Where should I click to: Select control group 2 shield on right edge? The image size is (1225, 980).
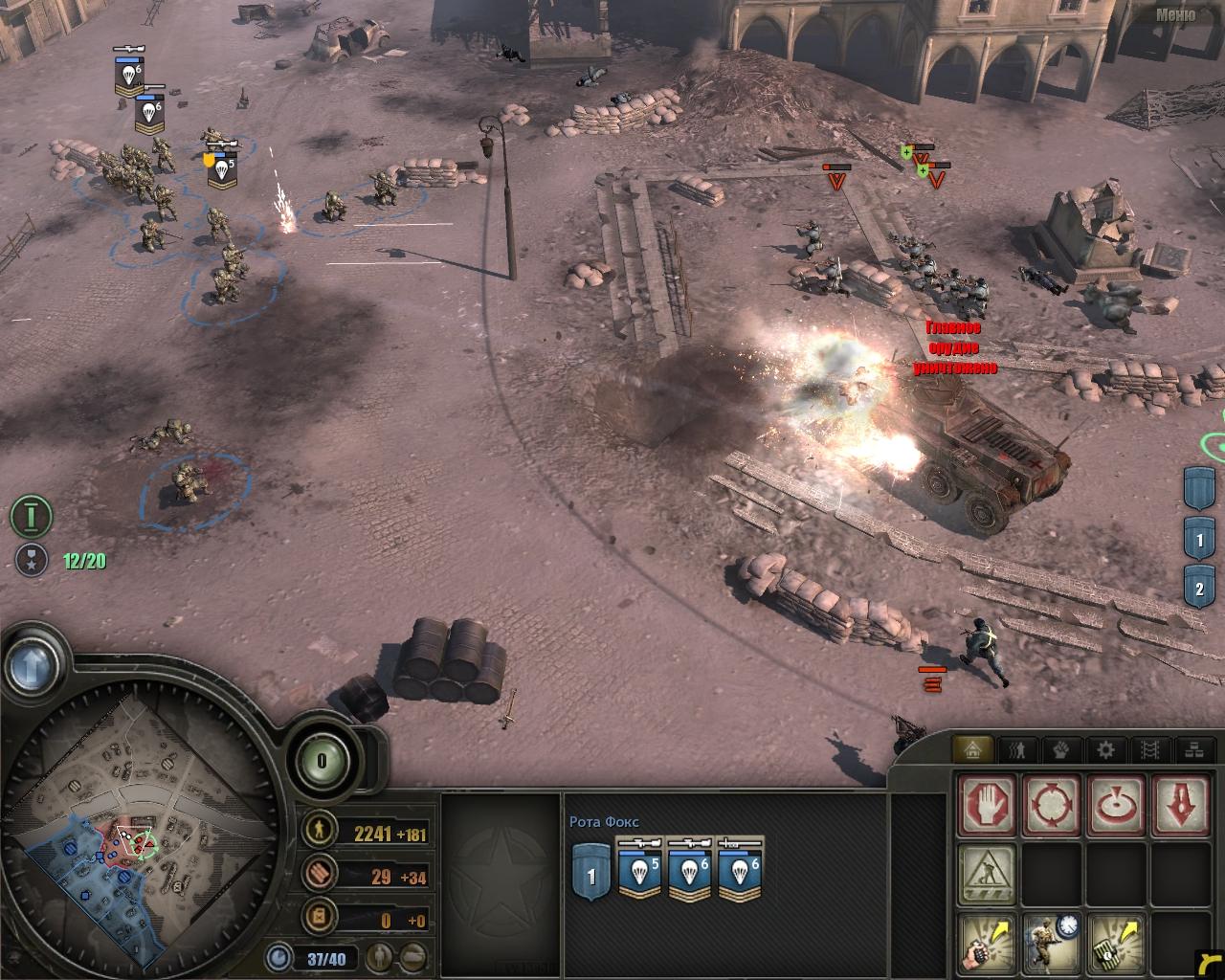click(1200, 588)
